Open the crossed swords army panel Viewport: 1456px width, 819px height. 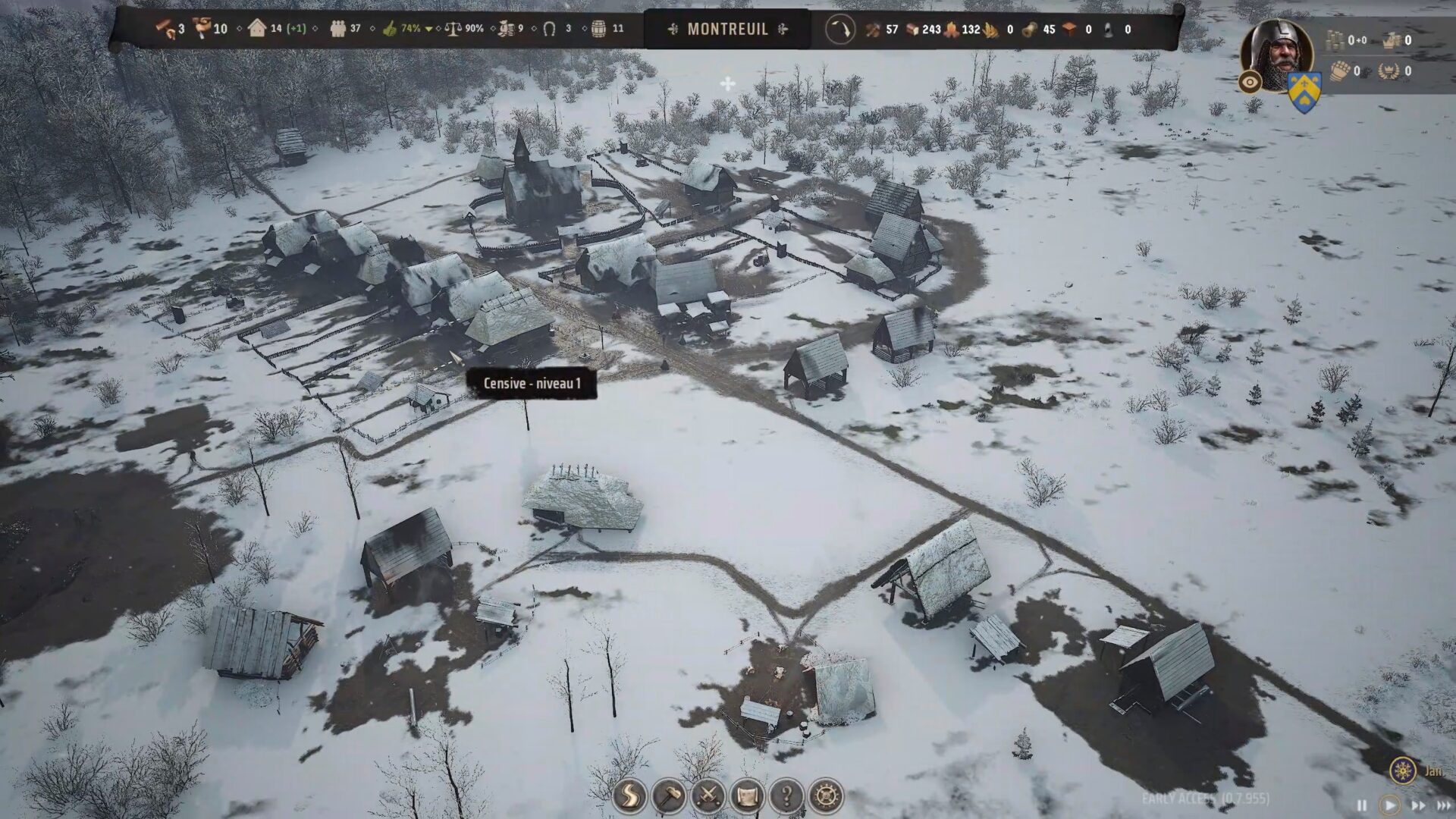click(708, 796)
